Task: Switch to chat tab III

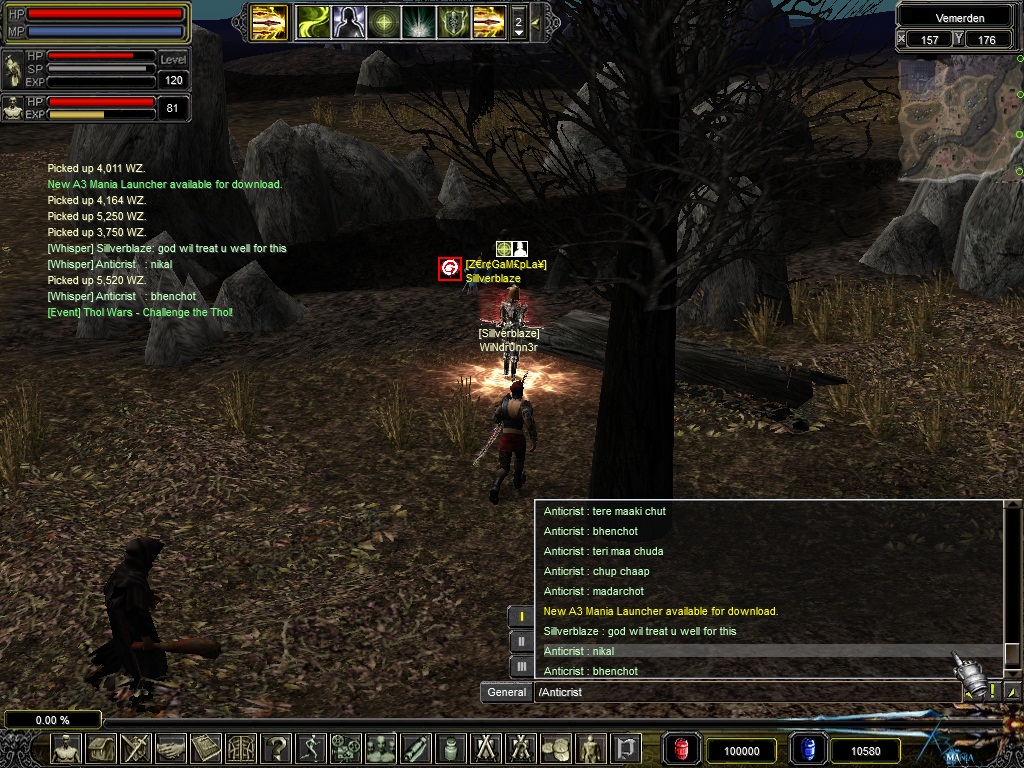Action: tap(521, 666)
